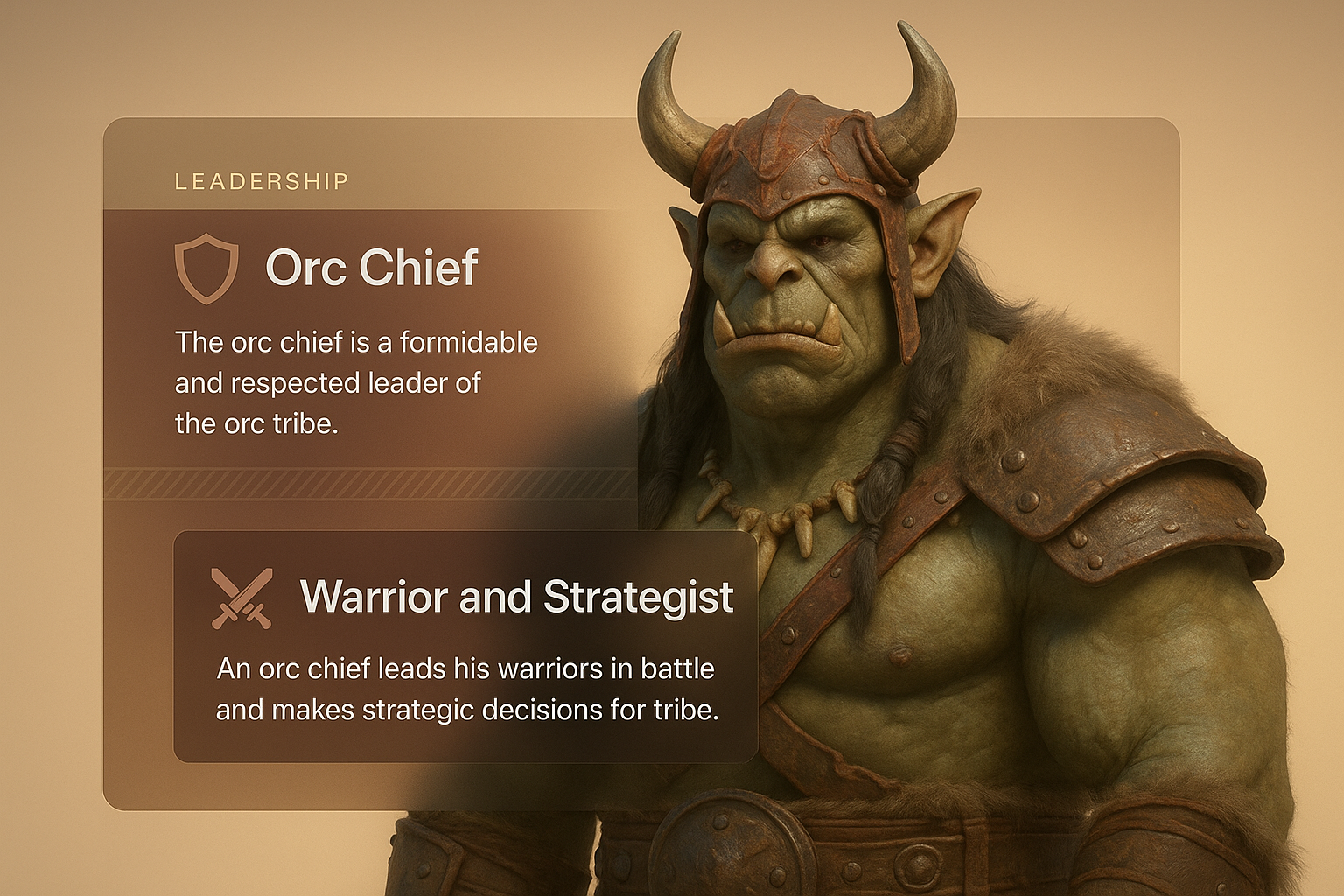Open the Orc Chief entry title
Viewport: 1344px width, 896px height.
point(372,268)
